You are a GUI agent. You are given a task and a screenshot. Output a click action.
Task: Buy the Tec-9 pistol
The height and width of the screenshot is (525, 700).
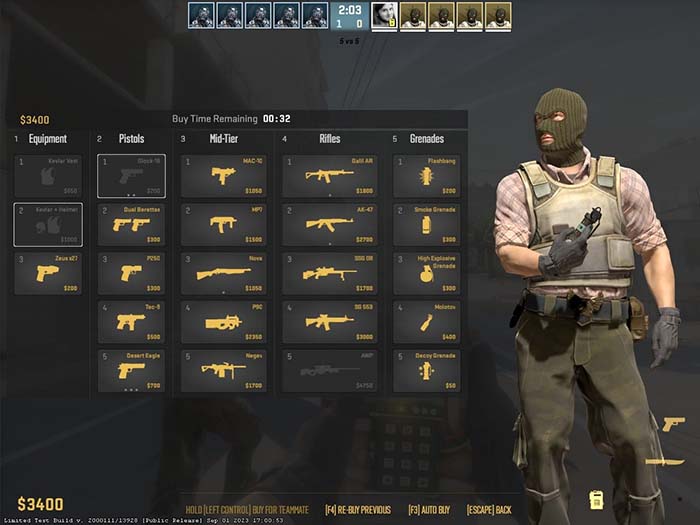click(131, 322)
